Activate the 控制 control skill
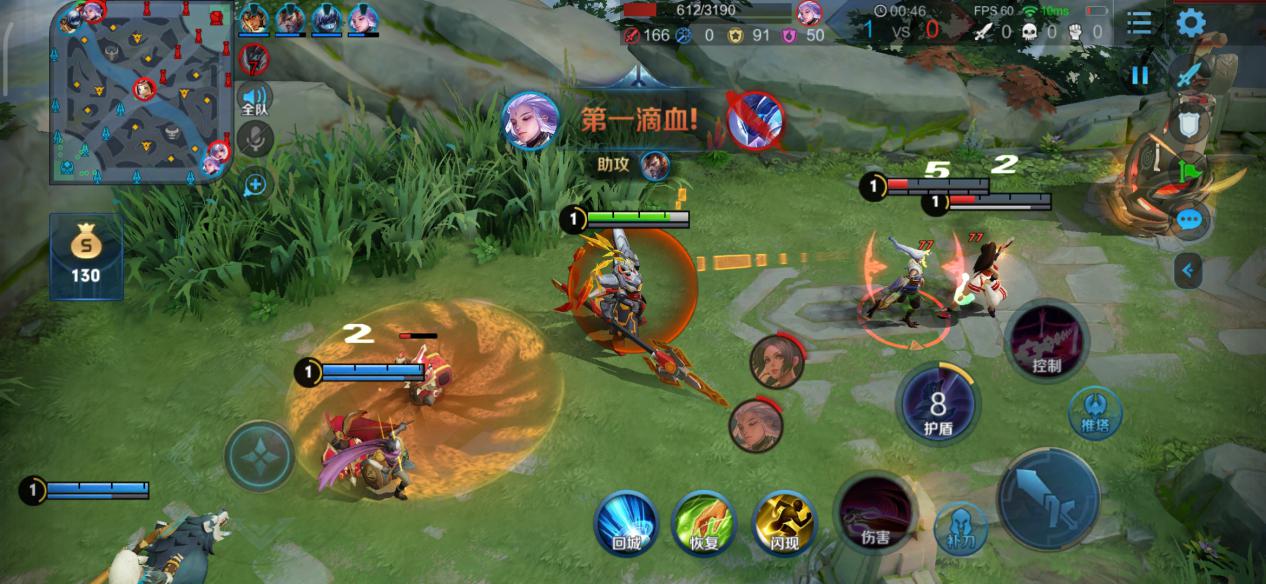The height and width of the screenshot is (584, 1266). (1046, 341)
